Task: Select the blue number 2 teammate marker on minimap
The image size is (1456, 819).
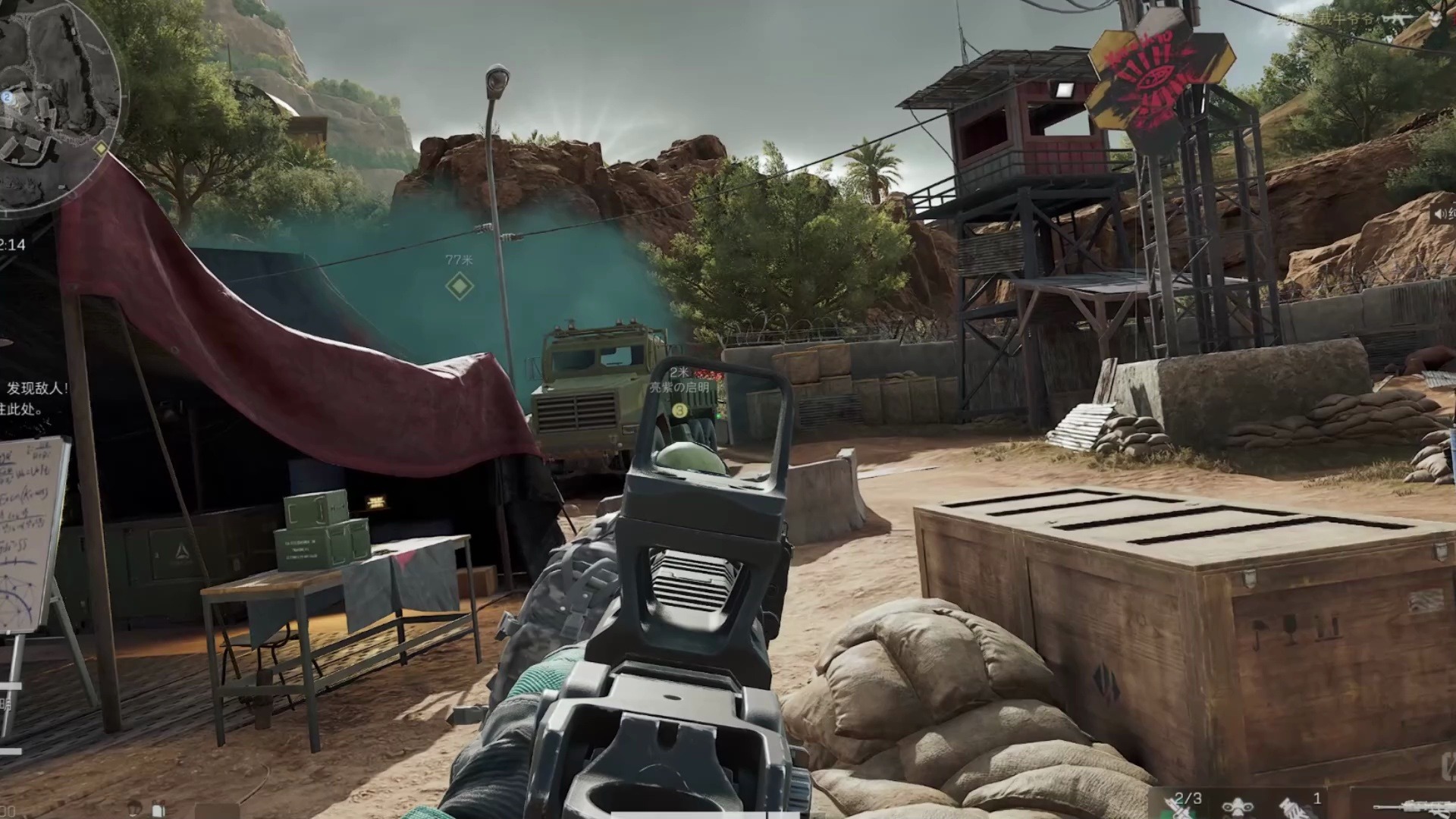Action: coord(7,97)
